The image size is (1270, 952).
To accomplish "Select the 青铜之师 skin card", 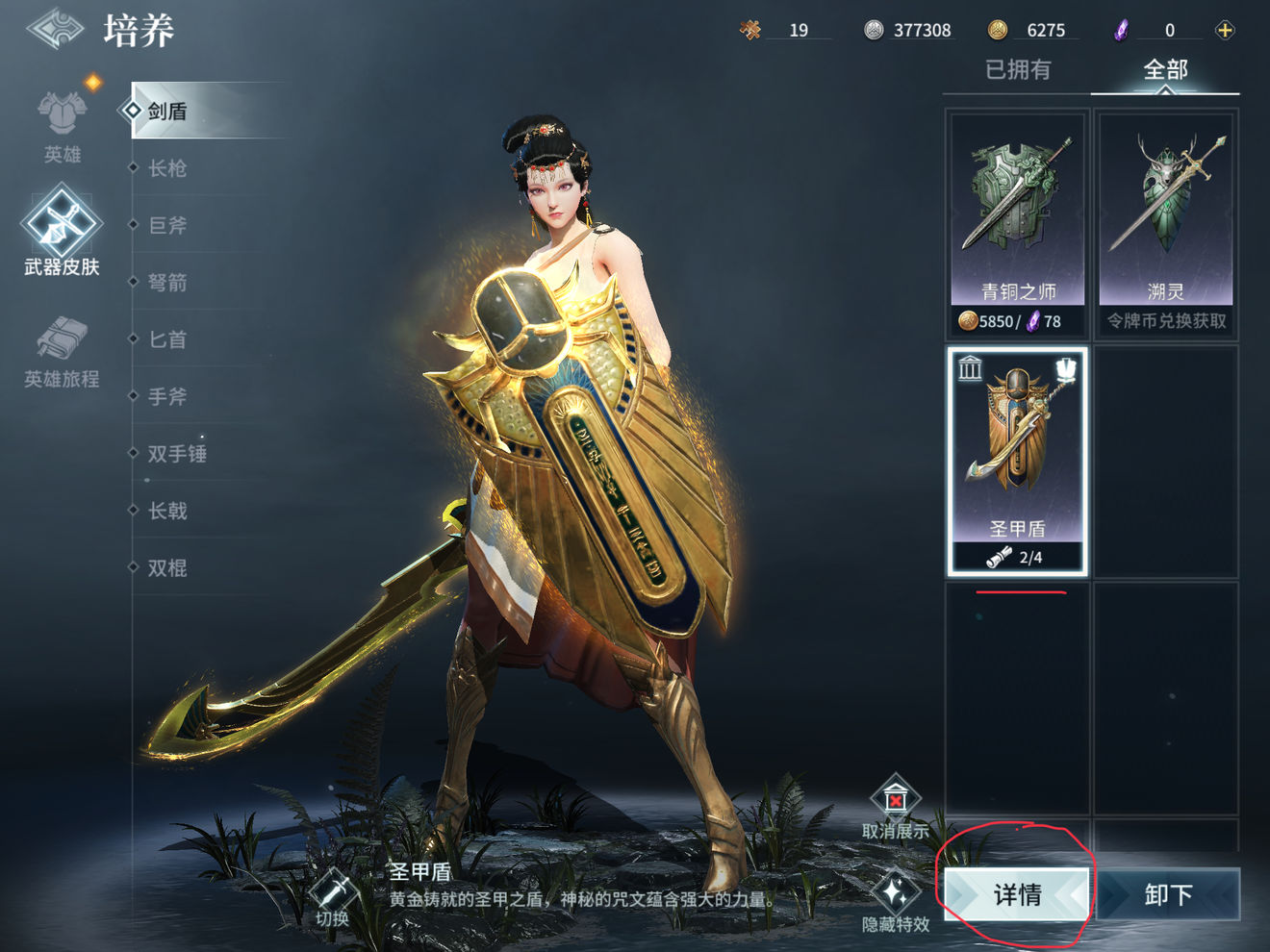I will pyautogui.click(x=1018, y=223).
